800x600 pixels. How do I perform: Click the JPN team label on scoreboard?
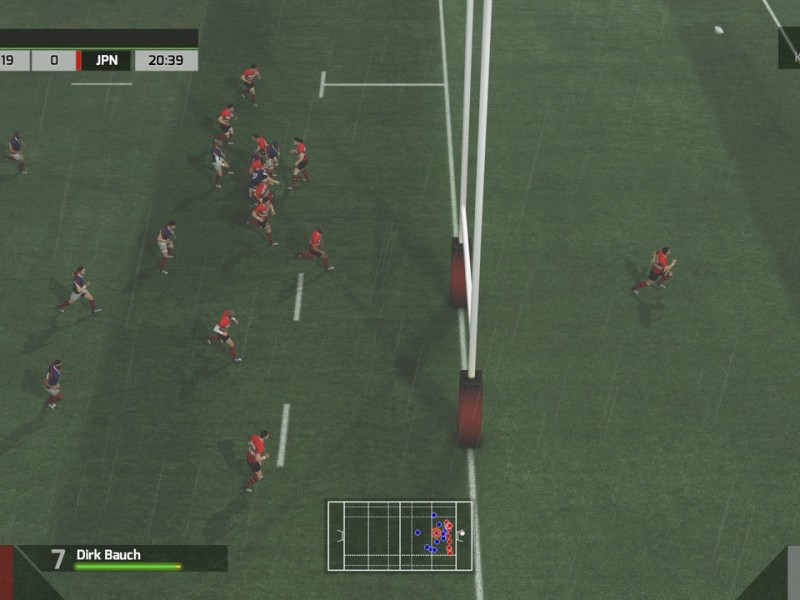[106, 60]
